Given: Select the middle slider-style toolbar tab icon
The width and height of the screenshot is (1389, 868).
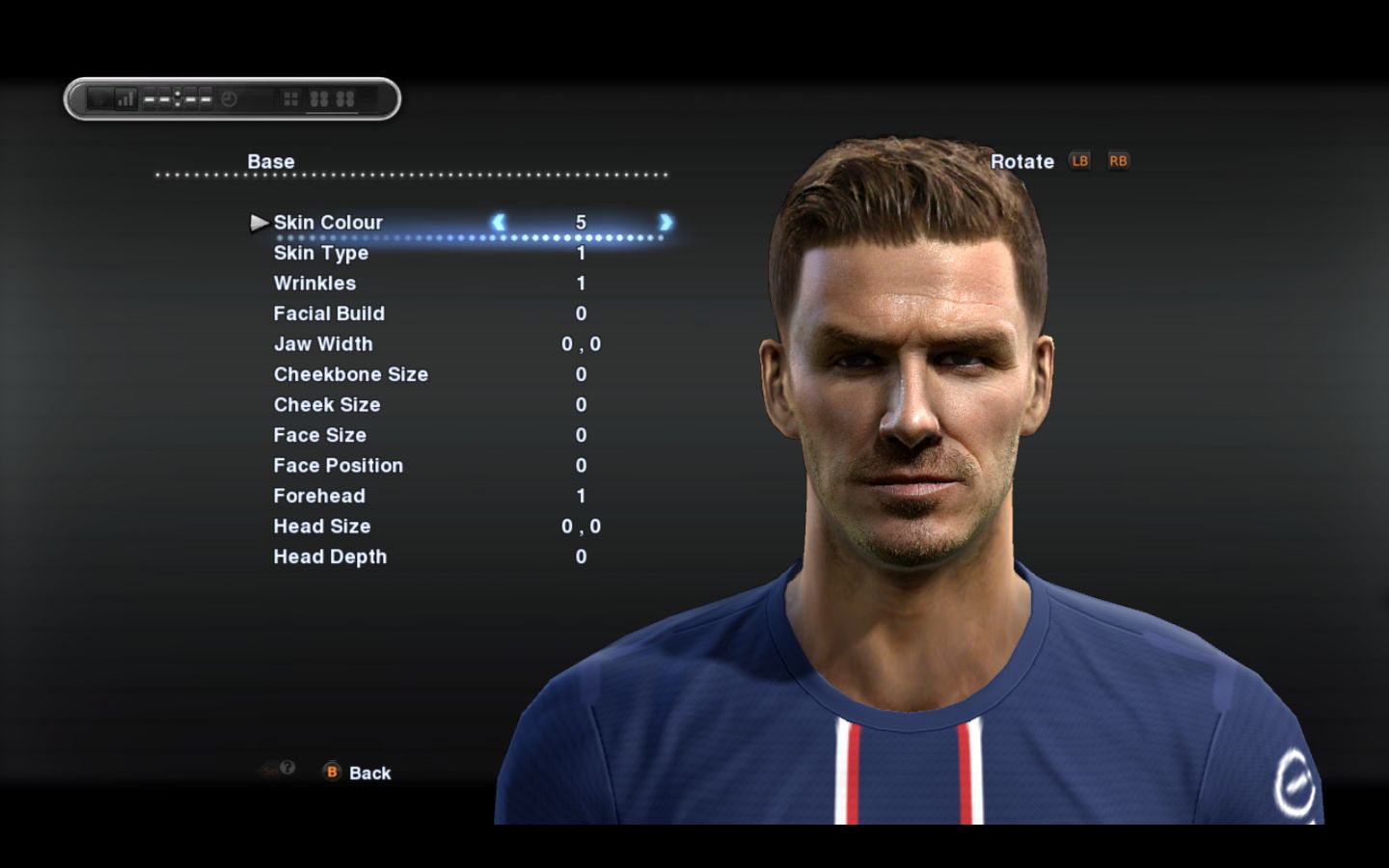Looking at the screenshot, I should (177, 97).
